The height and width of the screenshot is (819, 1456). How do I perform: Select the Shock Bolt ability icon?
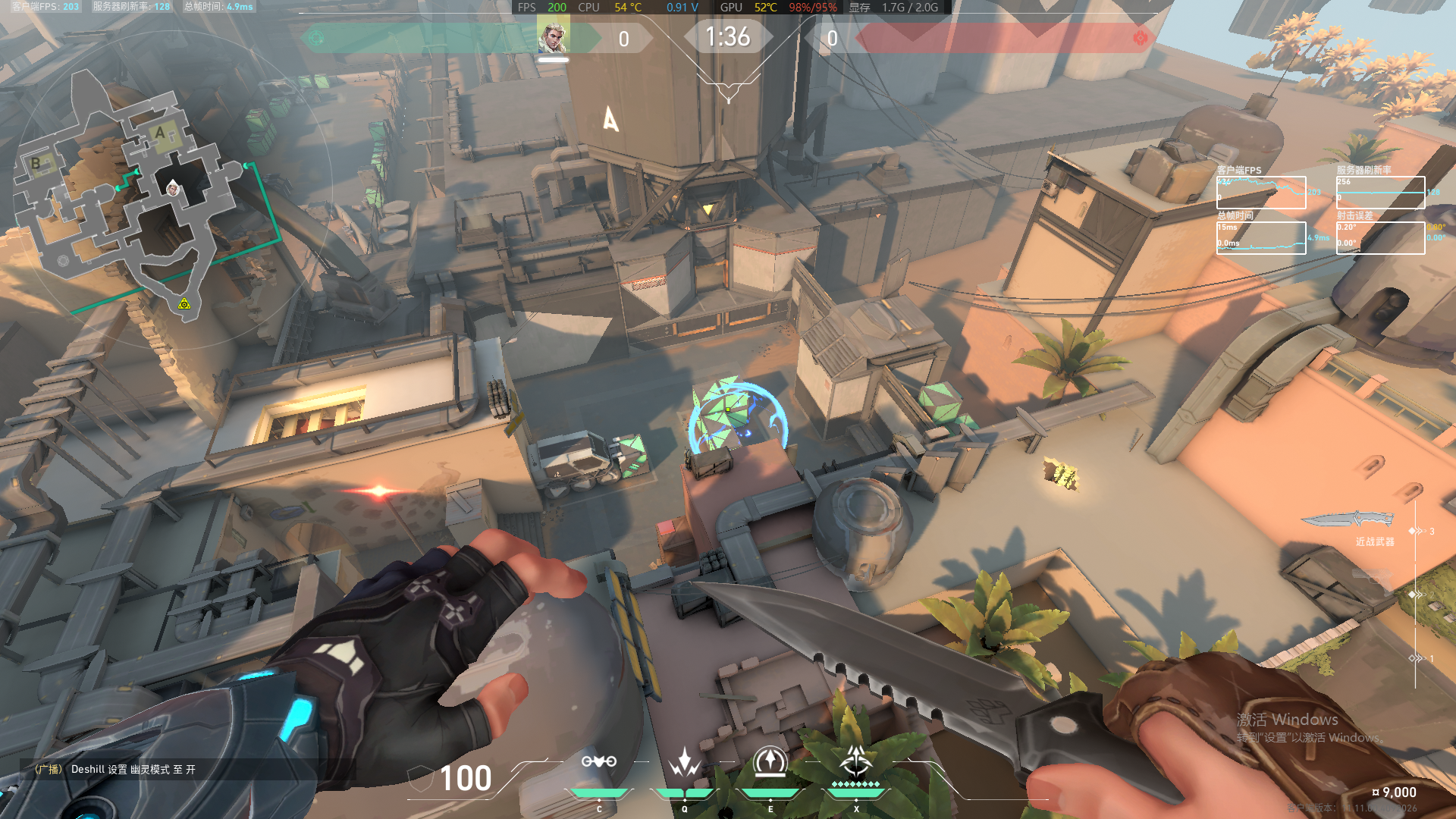[684, 762]
